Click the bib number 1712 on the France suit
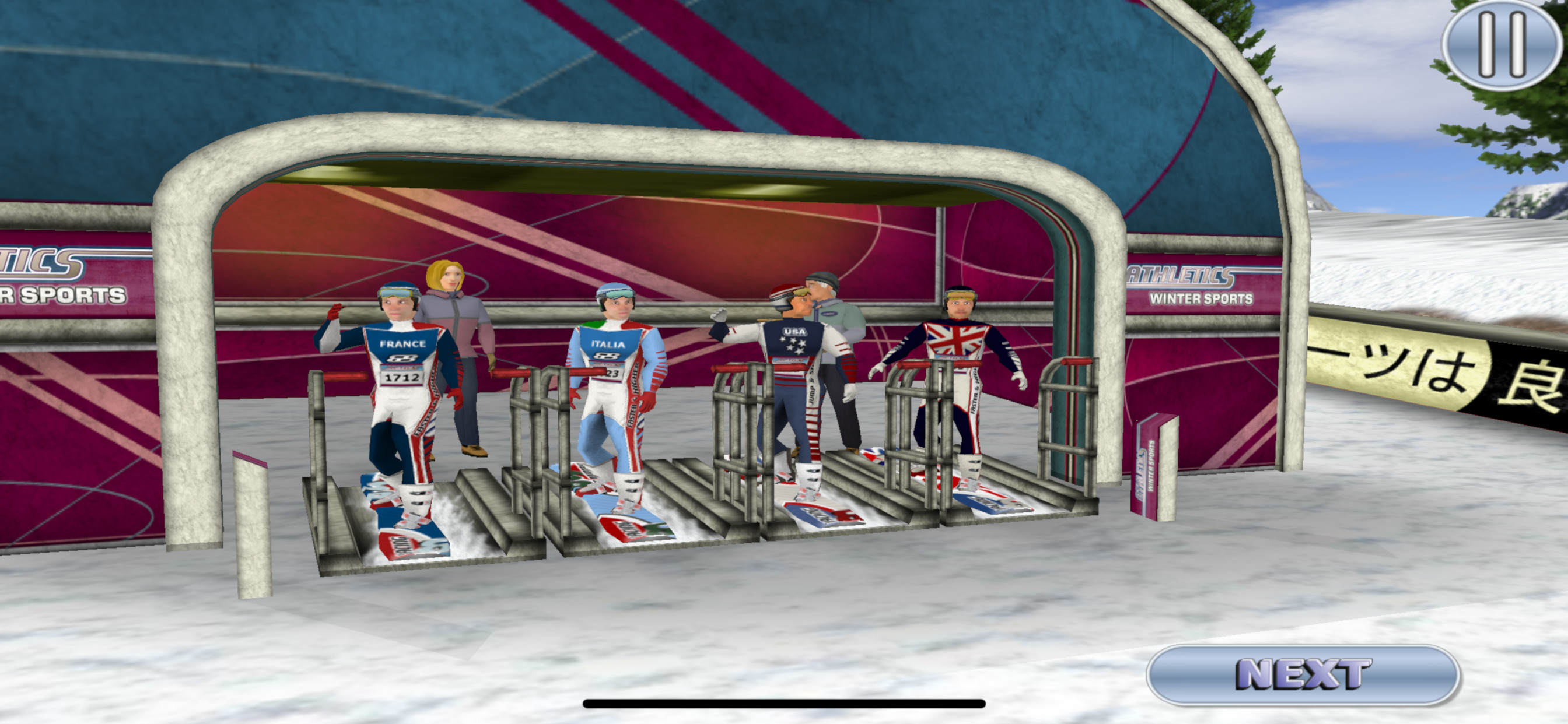The height and width of the screenshot is (724, 1568). pyautogui.click(x=402, y=376)
